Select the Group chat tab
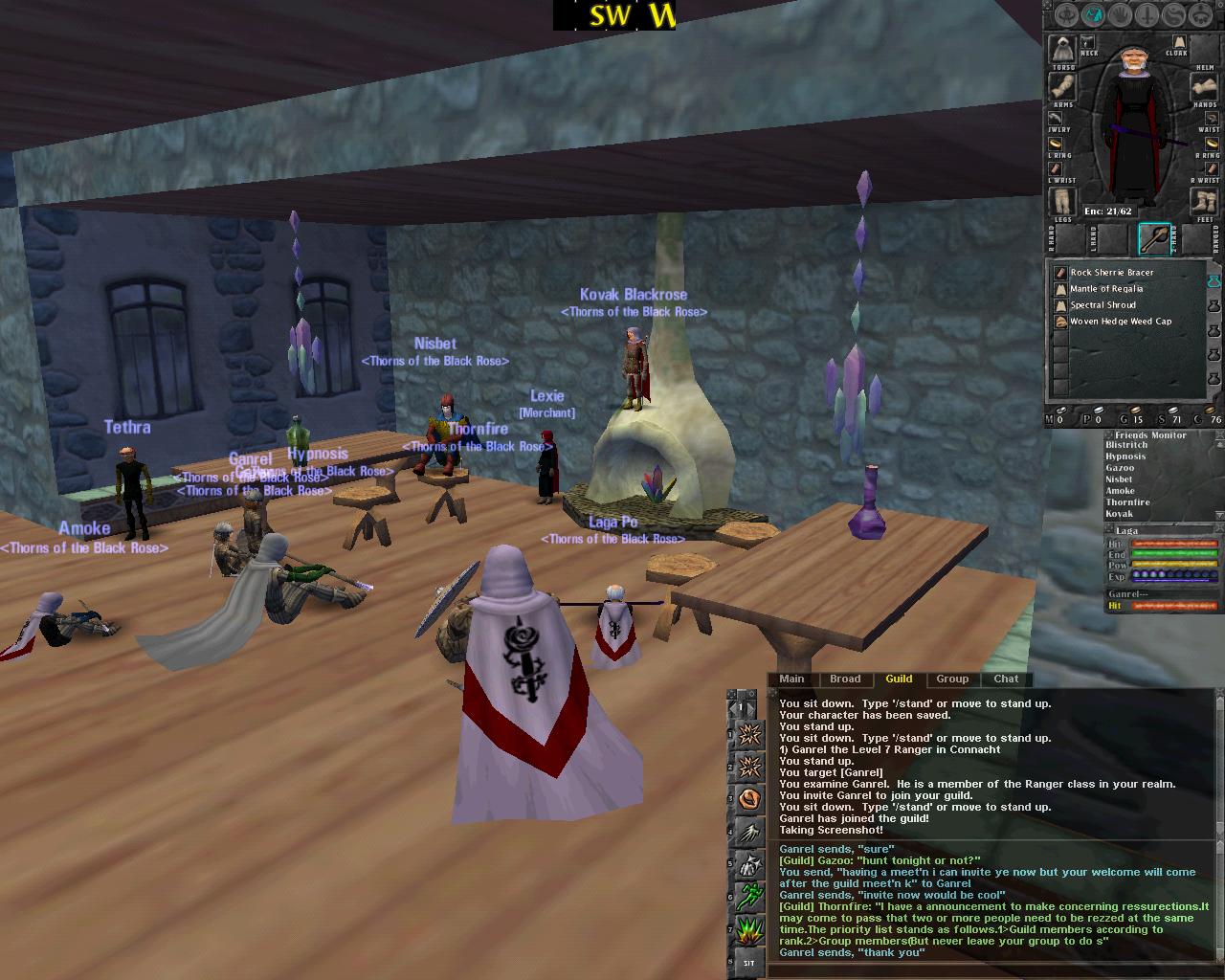This screenshot has width=1225, height=980. (x=951, y=679)
